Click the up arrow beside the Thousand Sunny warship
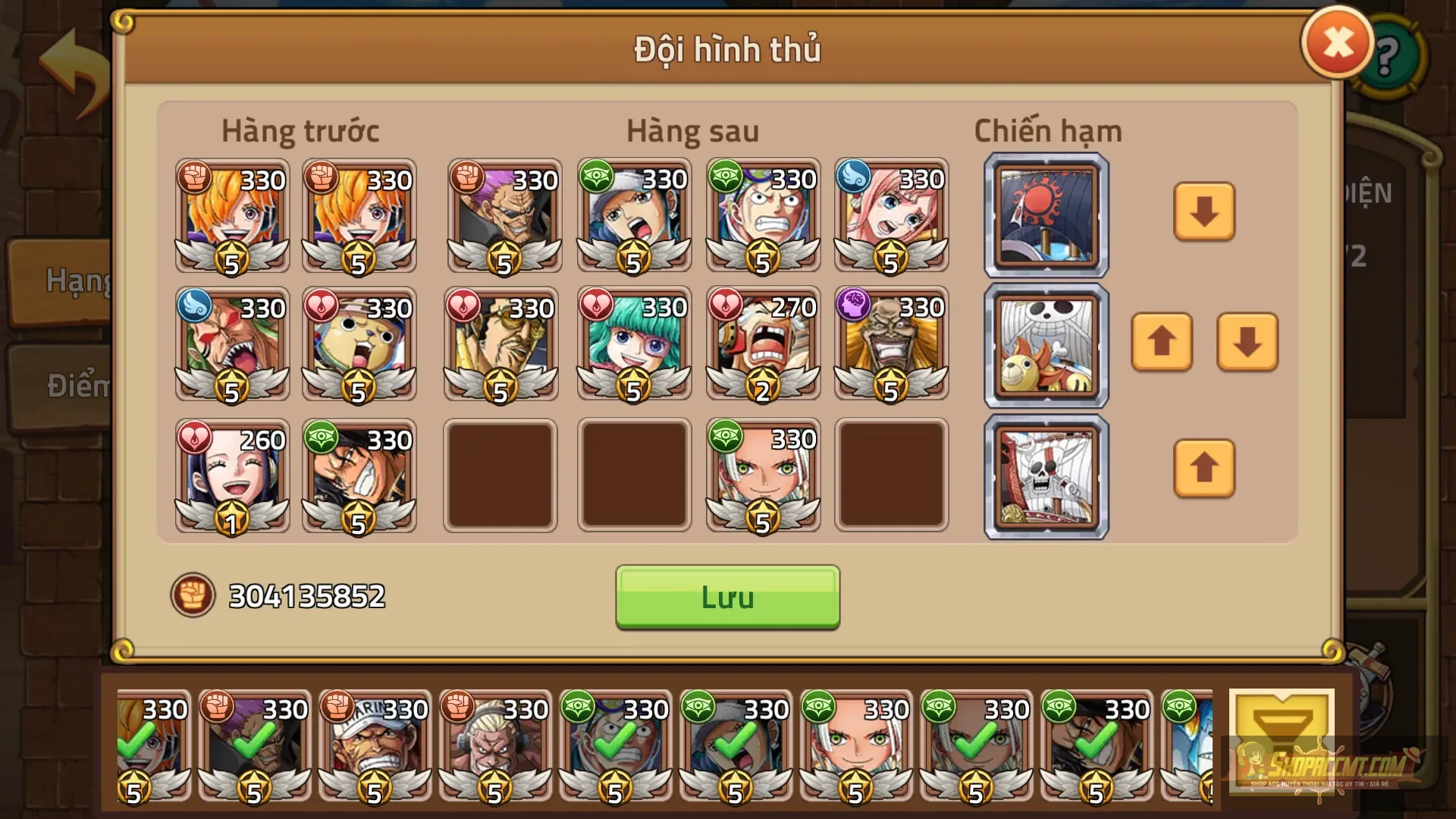Screen dimensions: 1456x819 (1163, 344)
